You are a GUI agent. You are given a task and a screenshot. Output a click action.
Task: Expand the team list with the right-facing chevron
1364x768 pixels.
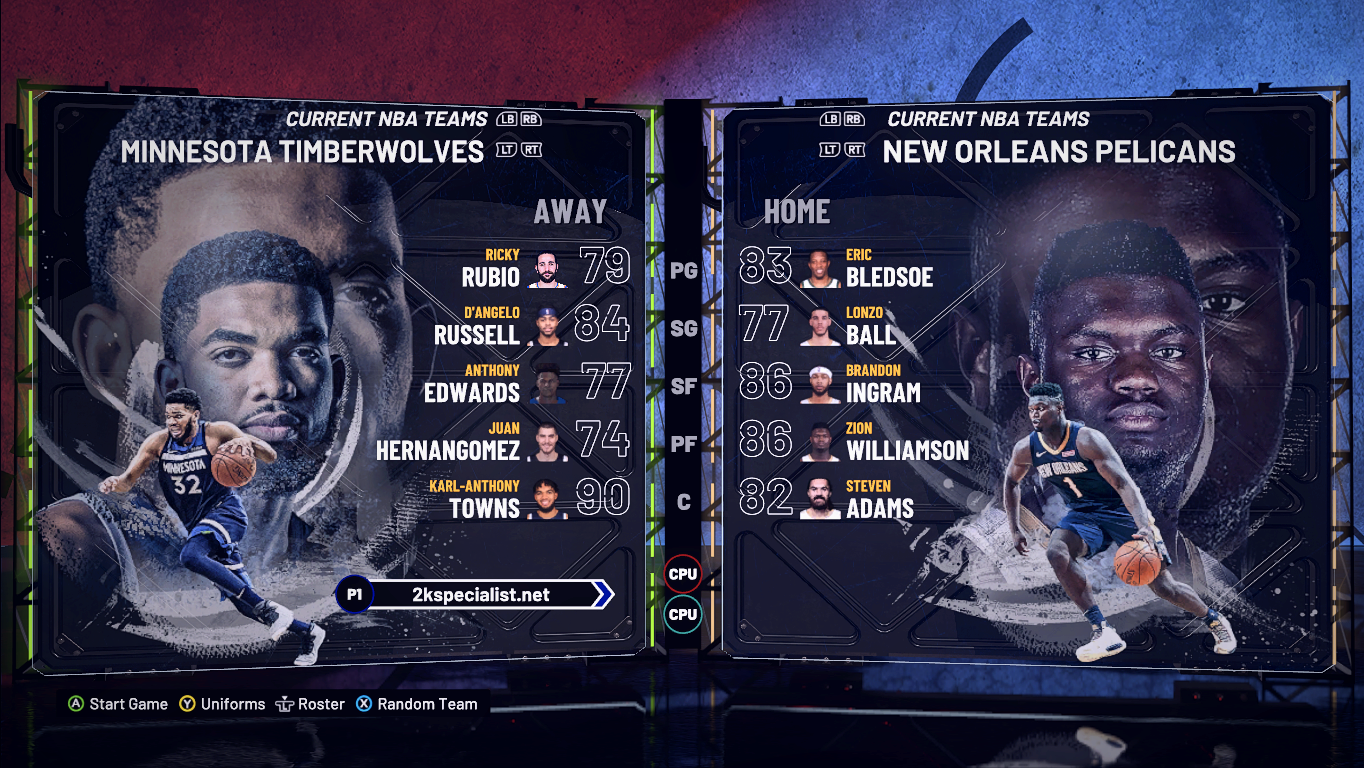[602, 593]
